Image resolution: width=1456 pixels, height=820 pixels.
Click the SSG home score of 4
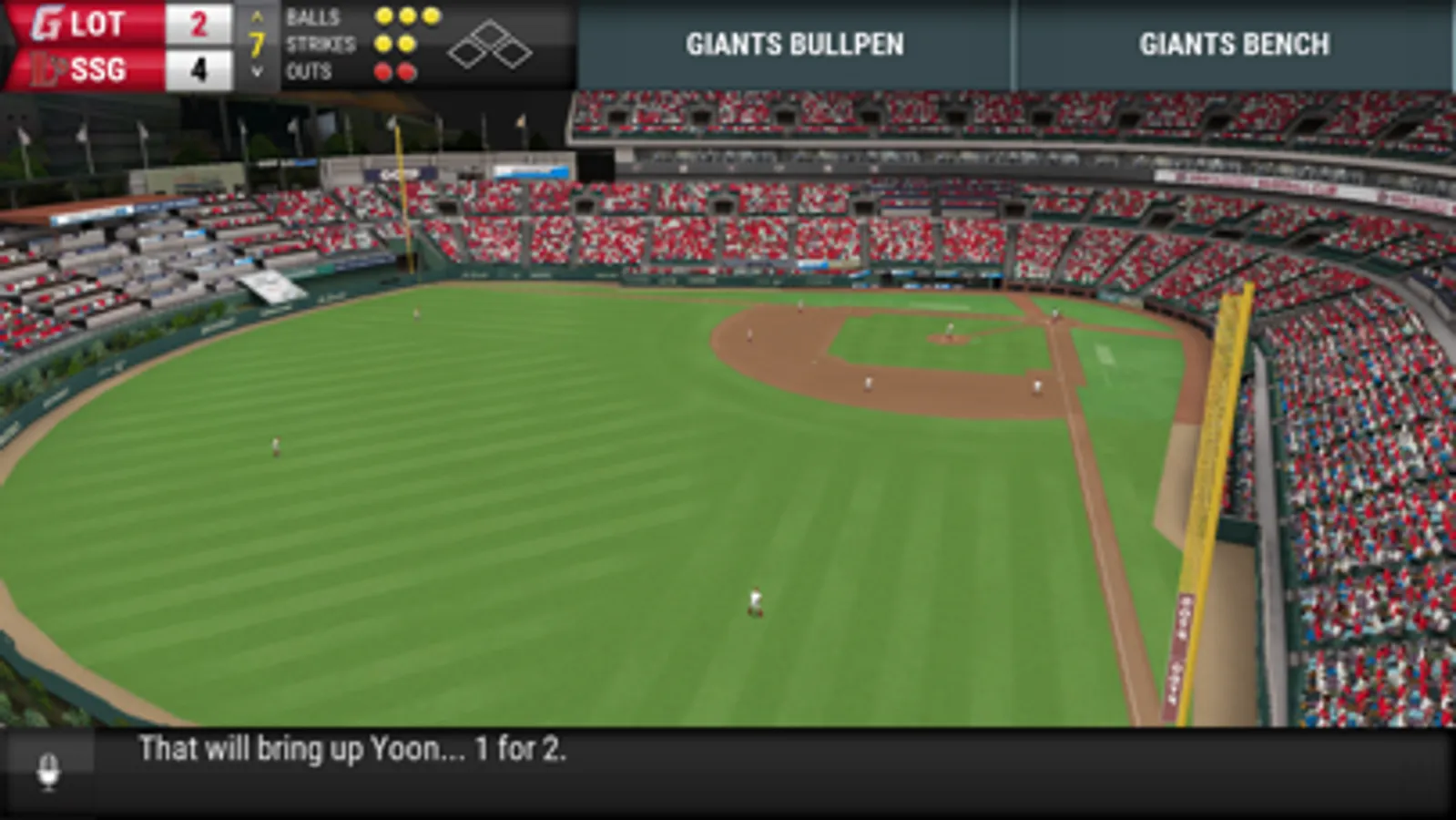point(200,67)
